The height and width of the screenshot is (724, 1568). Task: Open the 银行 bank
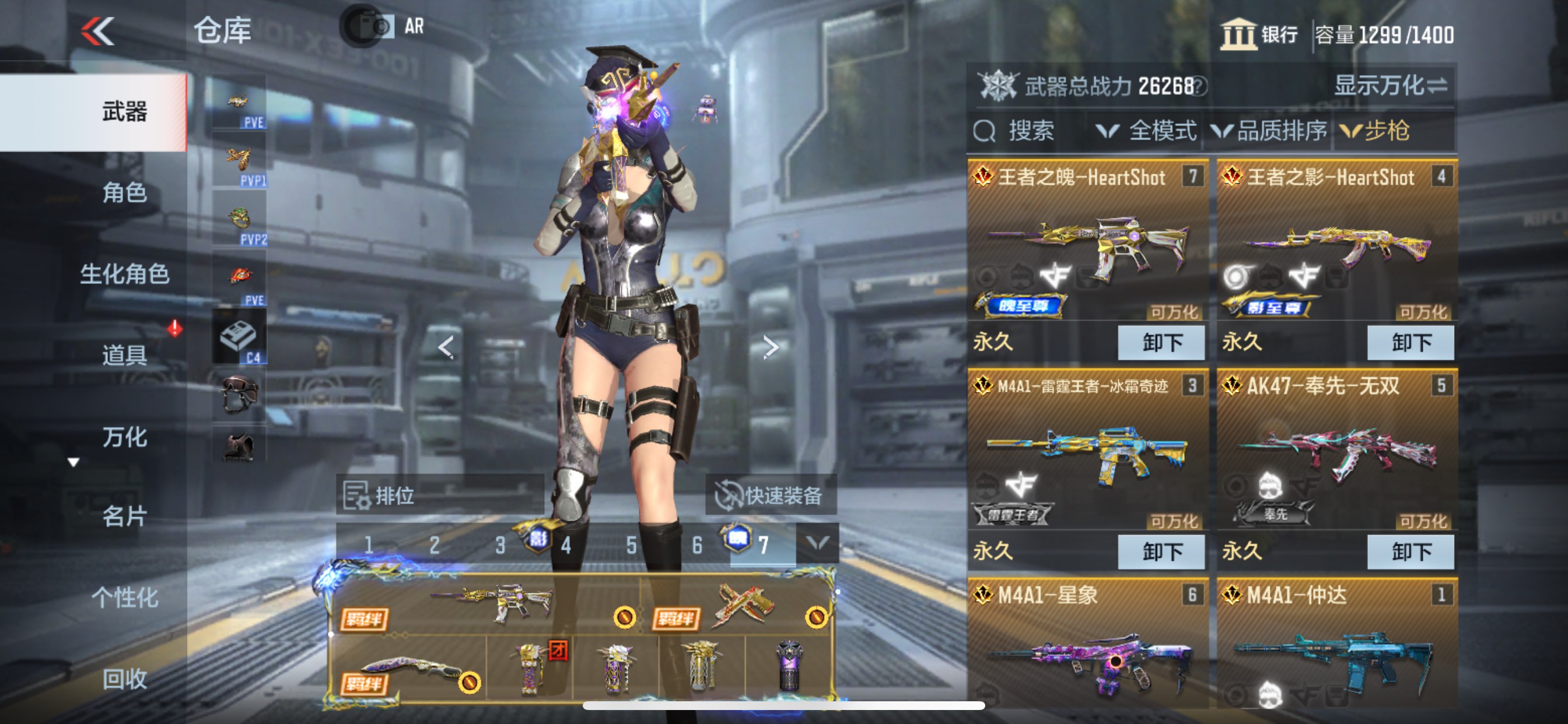tap(1259, 34)
